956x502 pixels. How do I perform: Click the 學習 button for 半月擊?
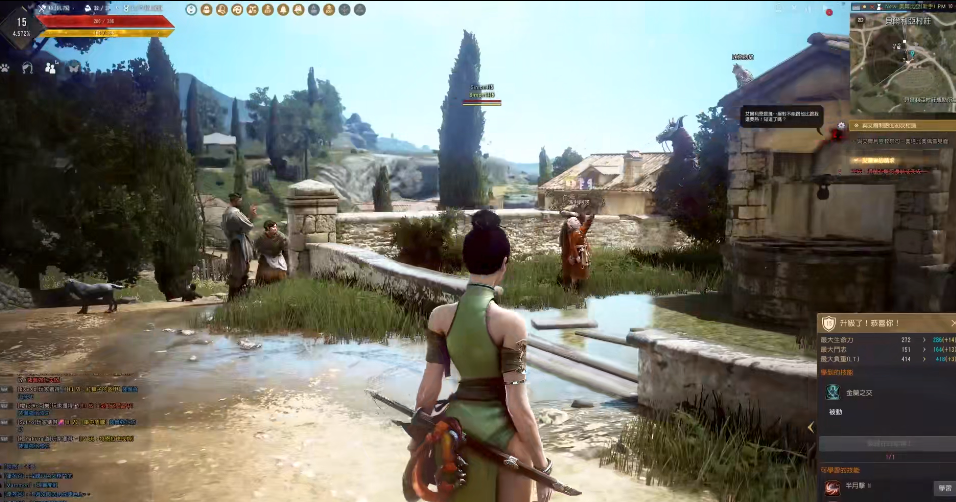click(943, 487)
